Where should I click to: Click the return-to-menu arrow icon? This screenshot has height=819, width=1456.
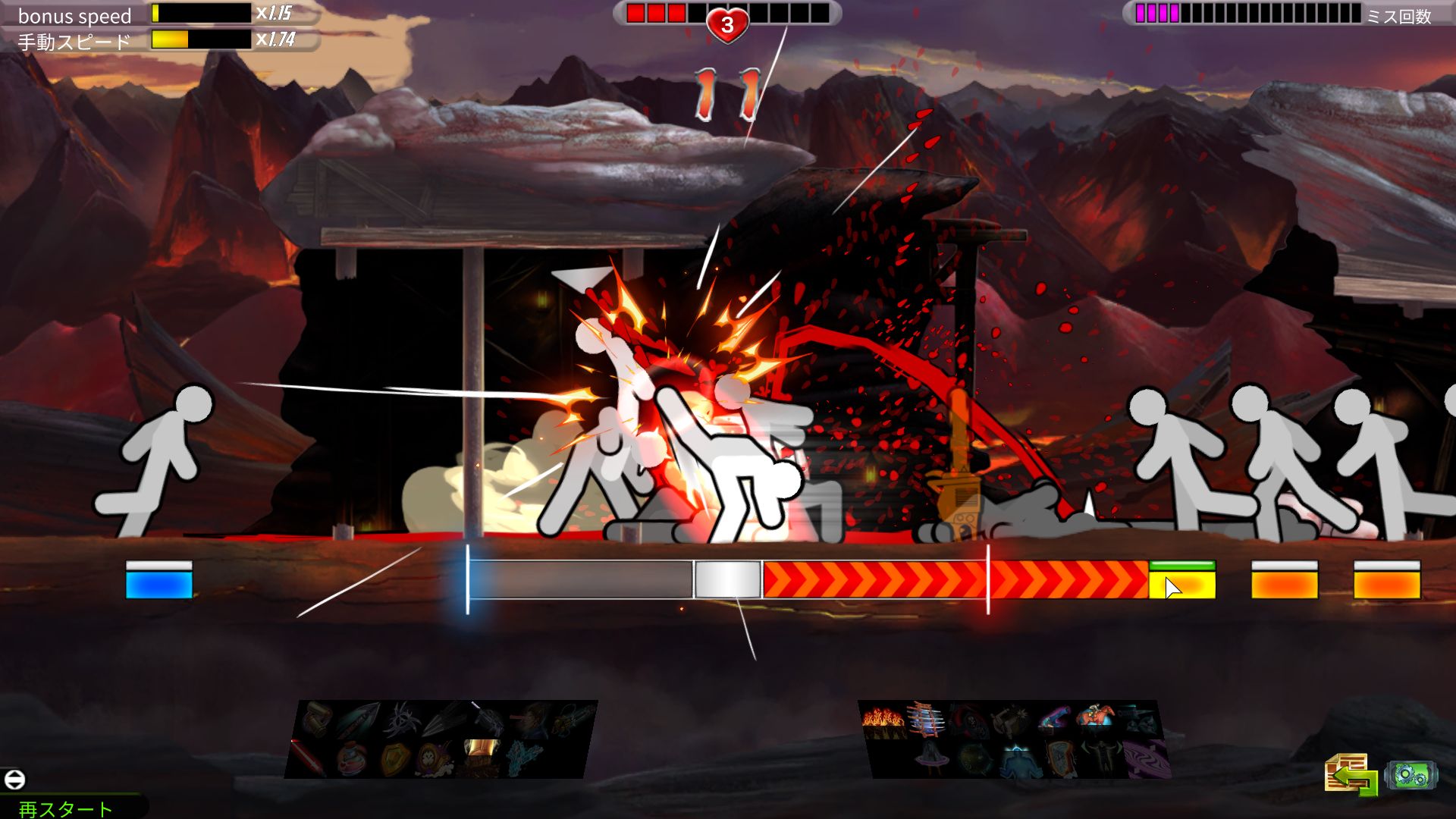[1351, 774]
